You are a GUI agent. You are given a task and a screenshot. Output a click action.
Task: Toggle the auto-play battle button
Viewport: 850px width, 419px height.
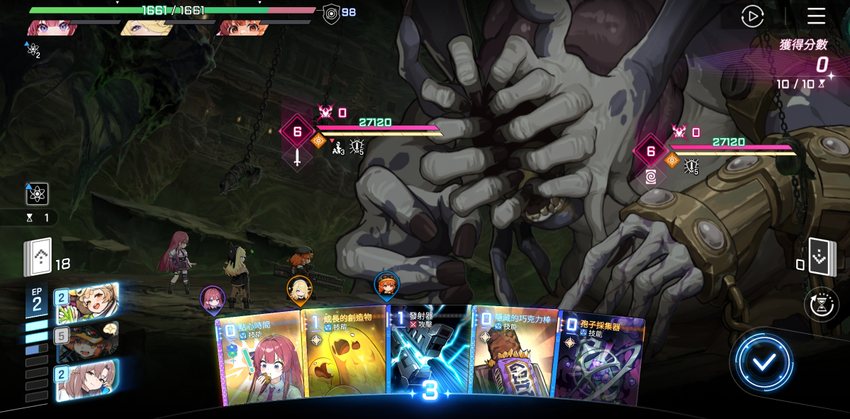(751, 16)
